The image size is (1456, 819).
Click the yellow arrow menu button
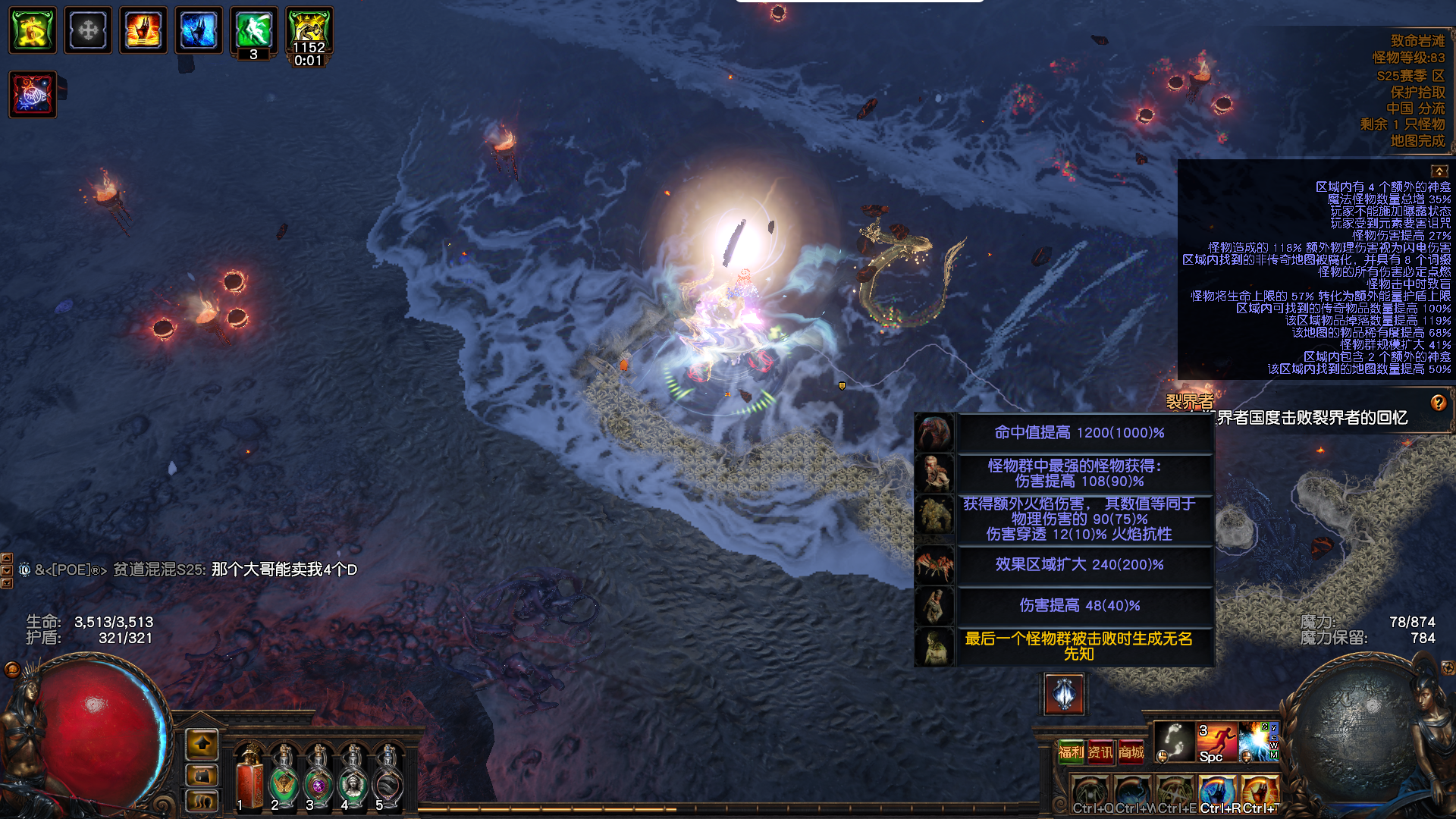coord(202,745)
